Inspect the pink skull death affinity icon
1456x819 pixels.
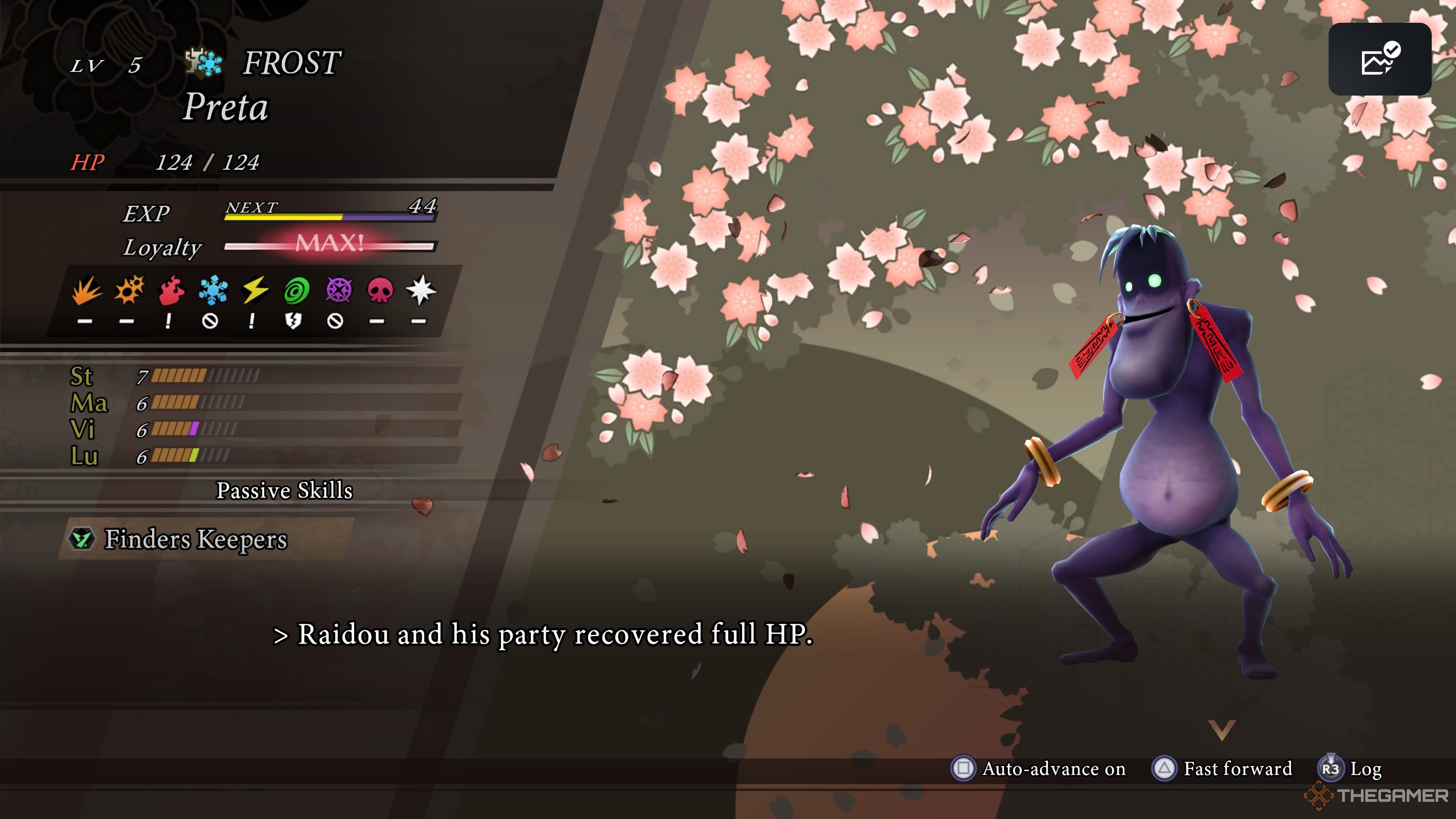point(380,290)
